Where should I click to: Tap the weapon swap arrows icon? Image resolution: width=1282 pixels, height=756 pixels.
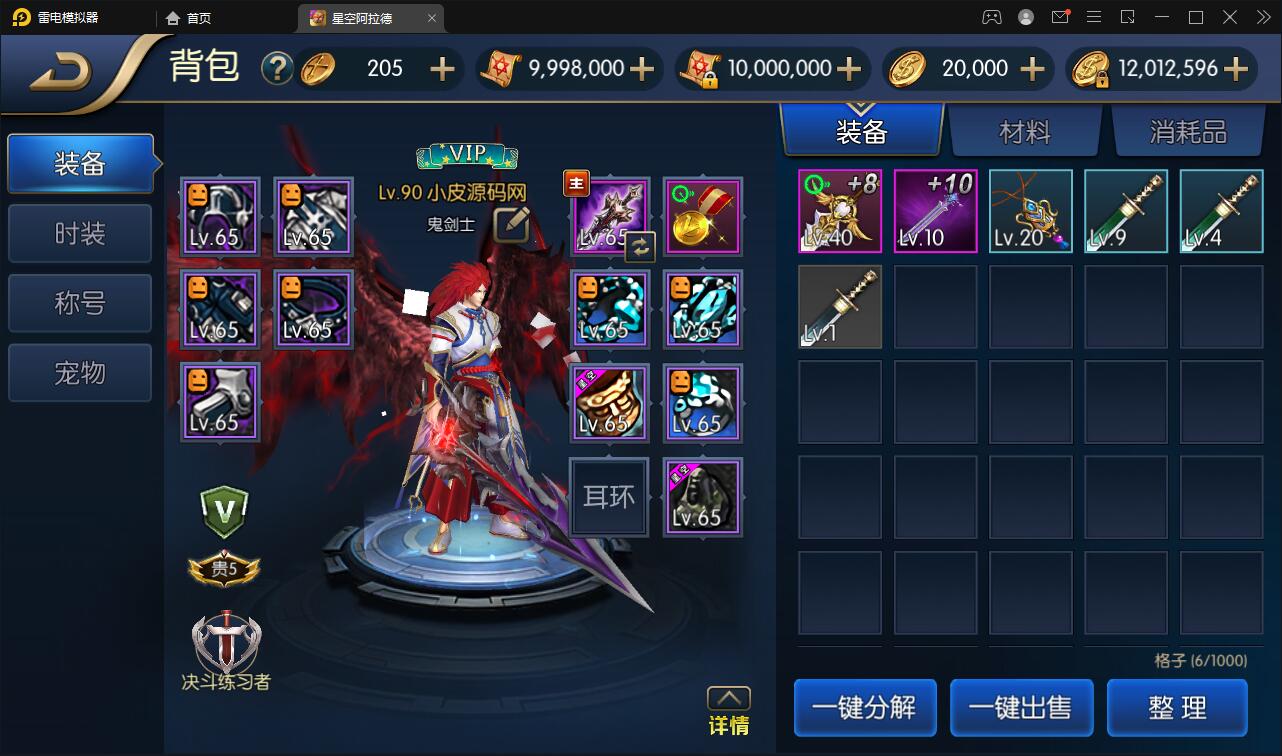[640, 246]
